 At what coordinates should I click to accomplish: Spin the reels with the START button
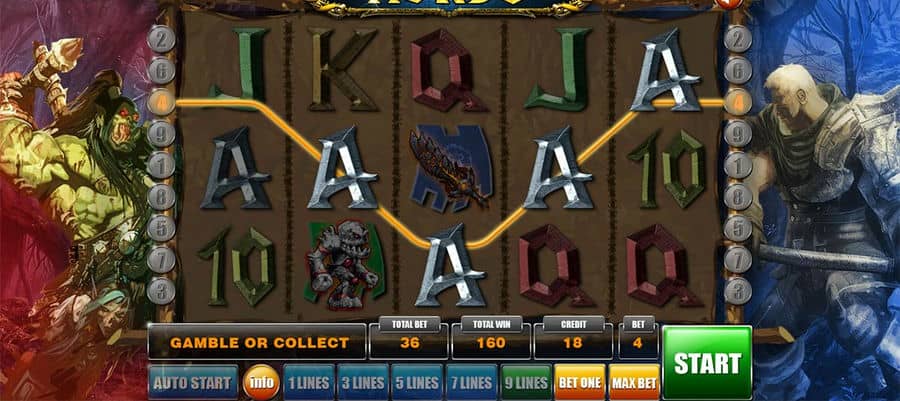tap(707, 362)
